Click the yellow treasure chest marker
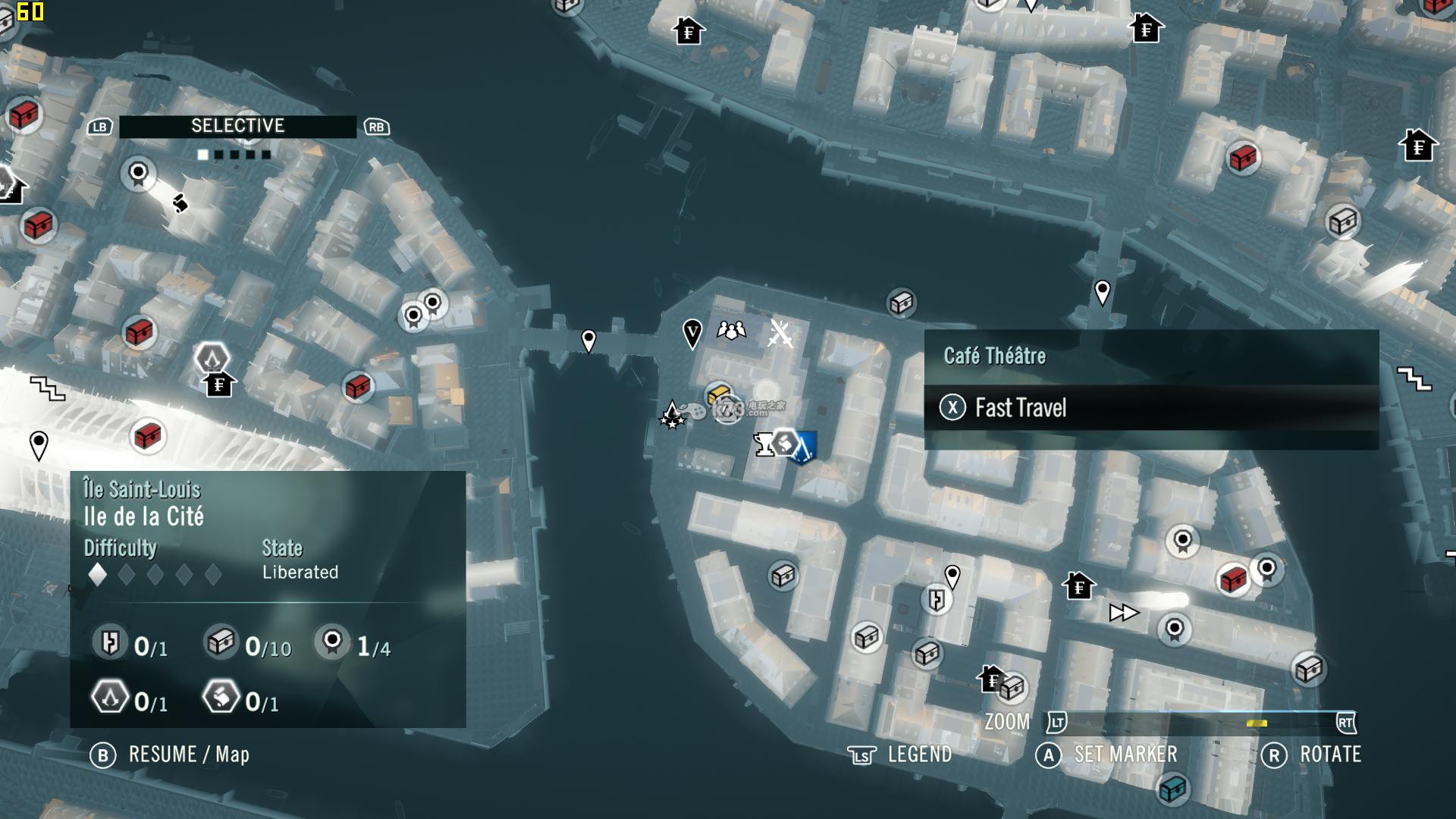This screenshot has height=819, width=1456. pyautogui.click(x=718, y=394)
